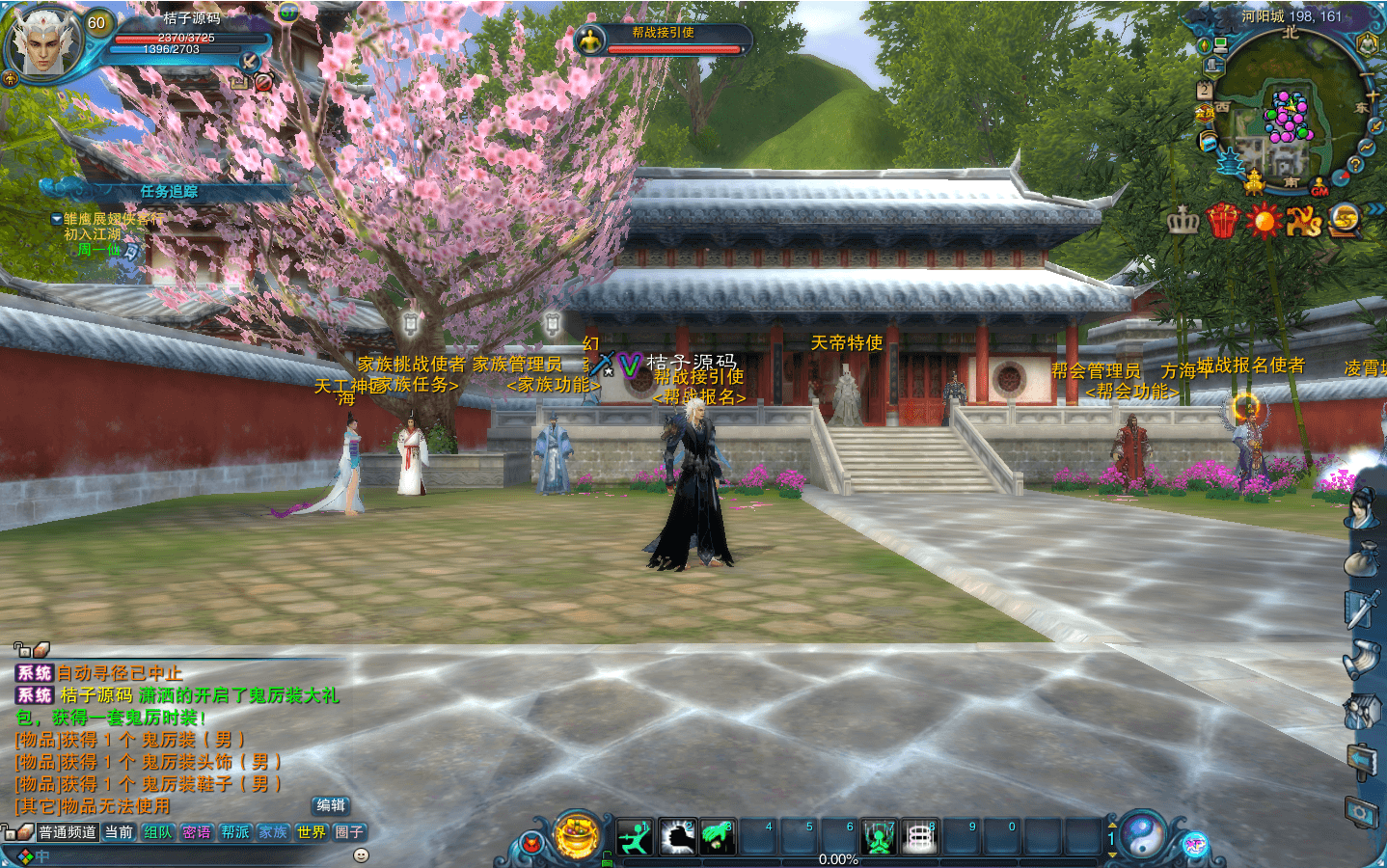
Task: Switch to the 世界 chat channel
Action: [312, 832]
